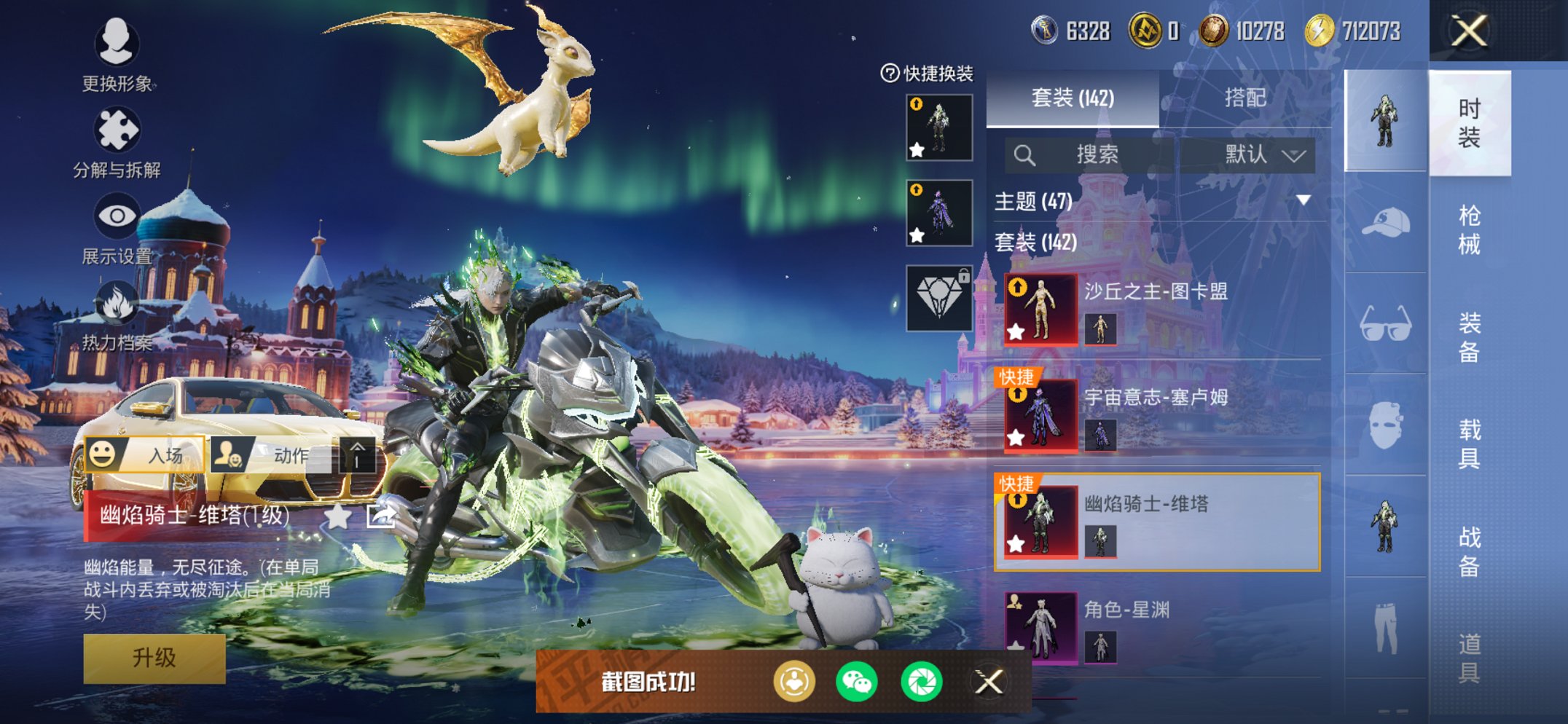Screen dimensions: 1568x724
Task: Share screenshot to WeChat
Action: point(857,682)
